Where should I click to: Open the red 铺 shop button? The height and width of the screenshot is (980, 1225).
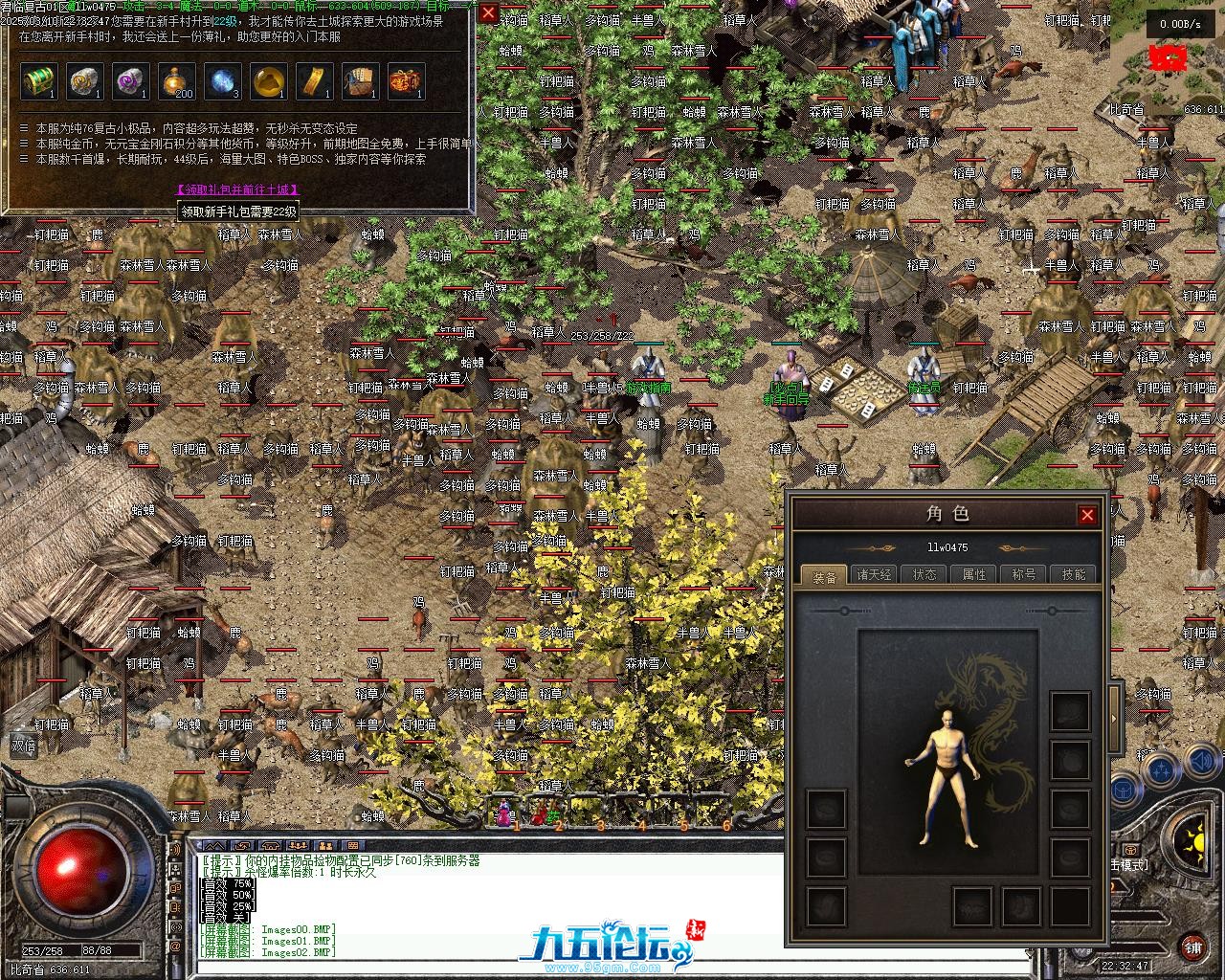pyautogui.click(x=1193, y=948)
